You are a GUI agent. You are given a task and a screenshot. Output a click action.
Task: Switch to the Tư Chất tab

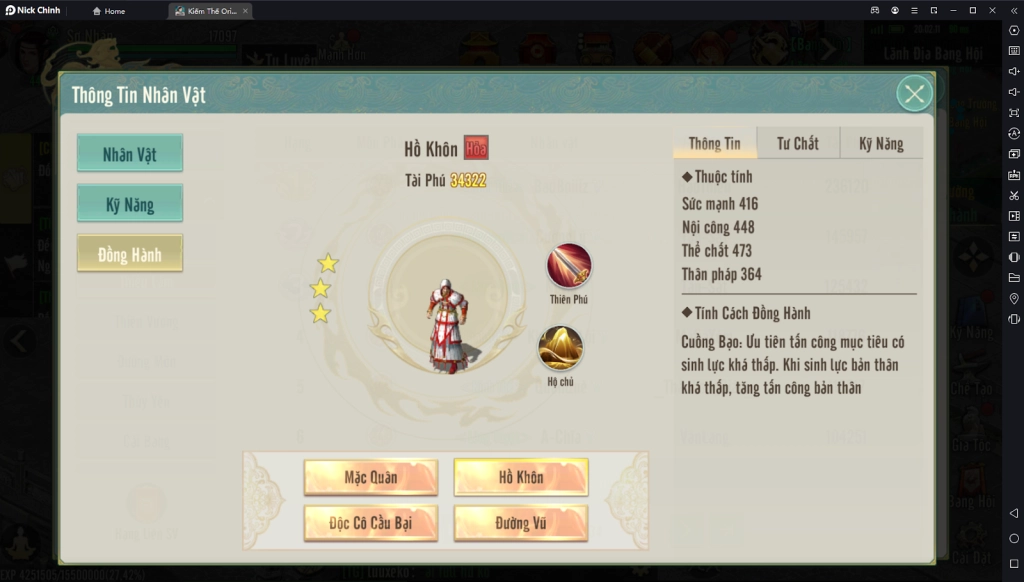[798, 143]
